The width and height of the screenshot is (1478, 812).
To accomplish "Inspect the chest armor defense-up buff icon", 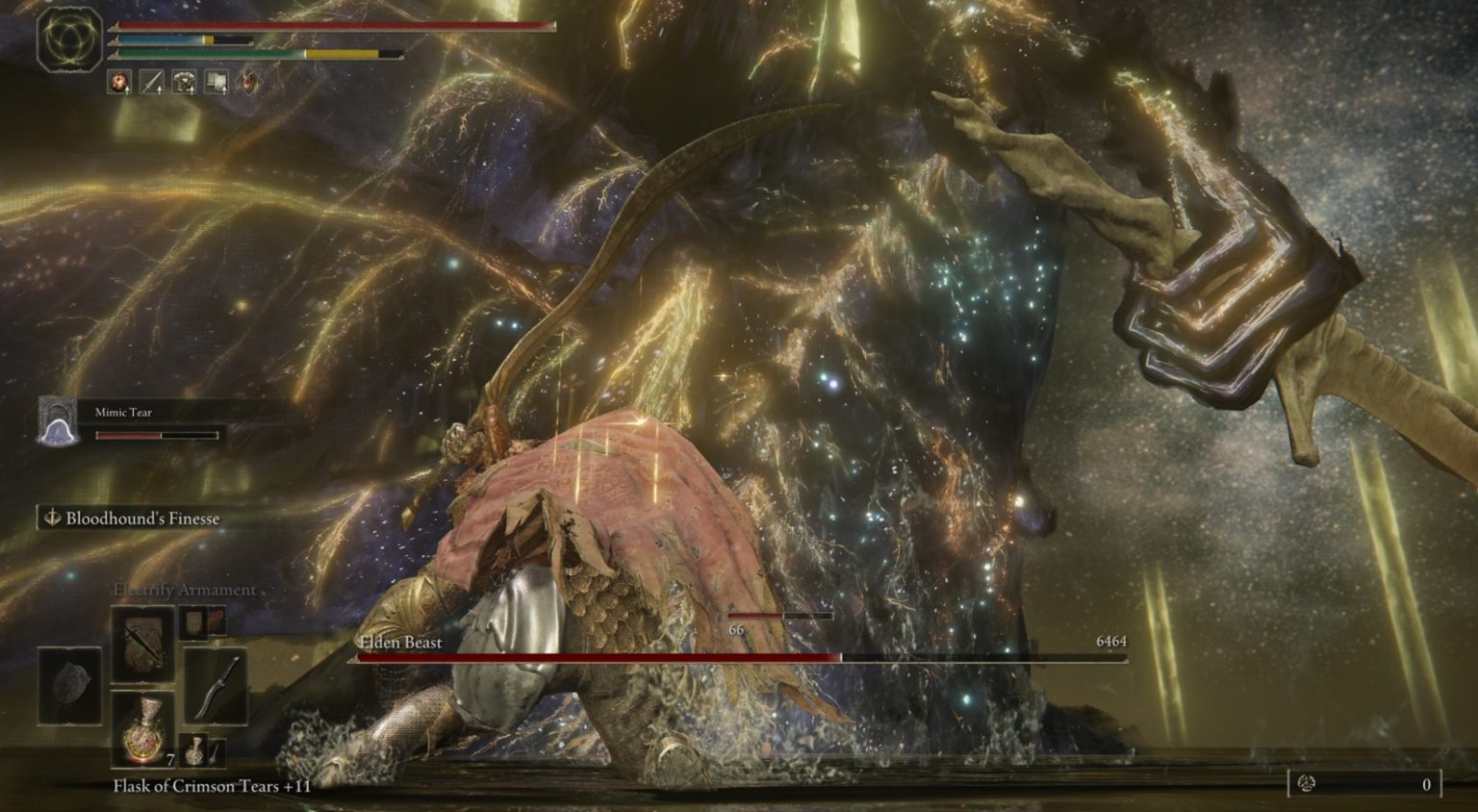I will (x=184, y=83).
